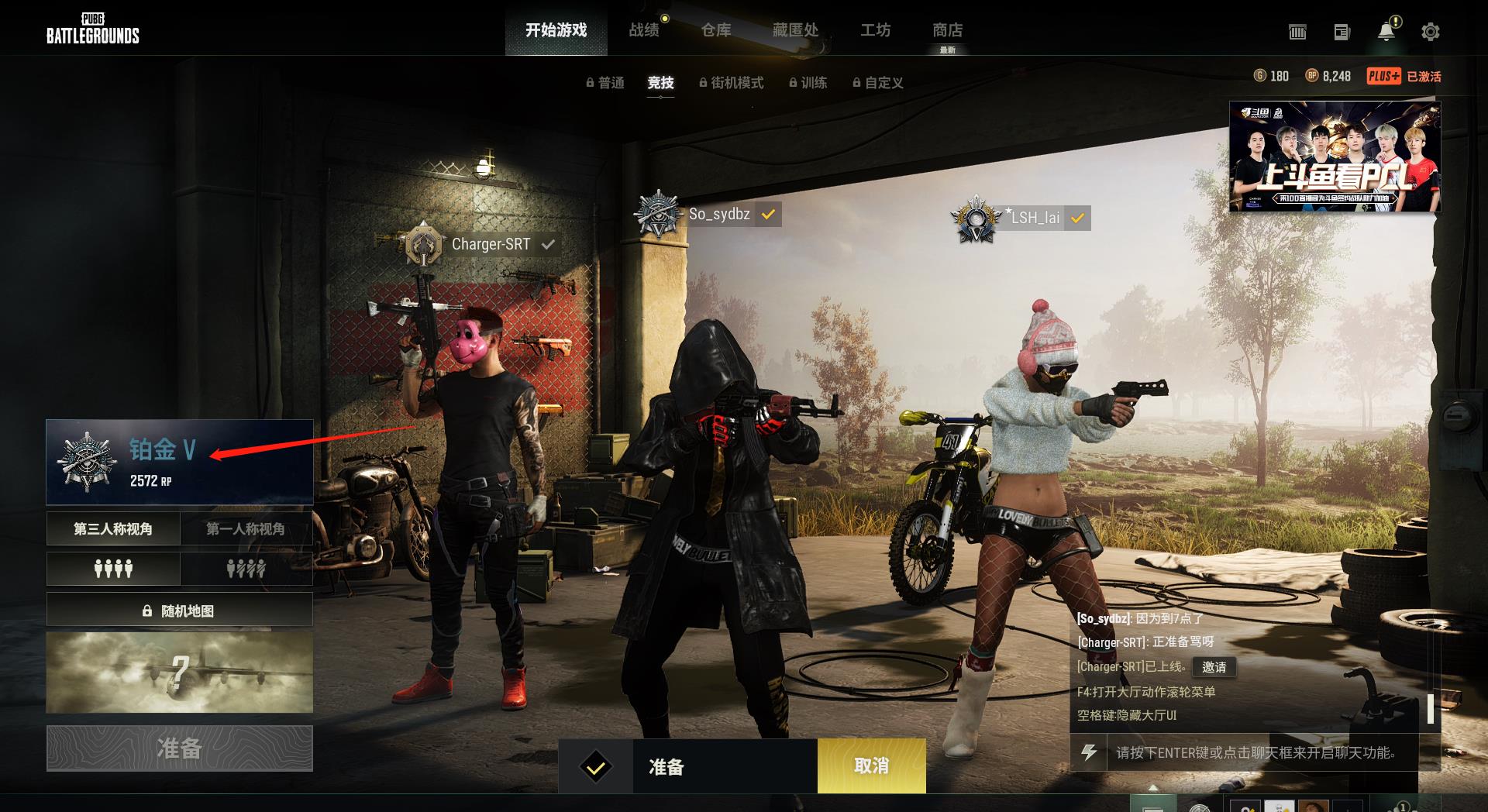Open the 铂金 V rank panel

point(179,462)
